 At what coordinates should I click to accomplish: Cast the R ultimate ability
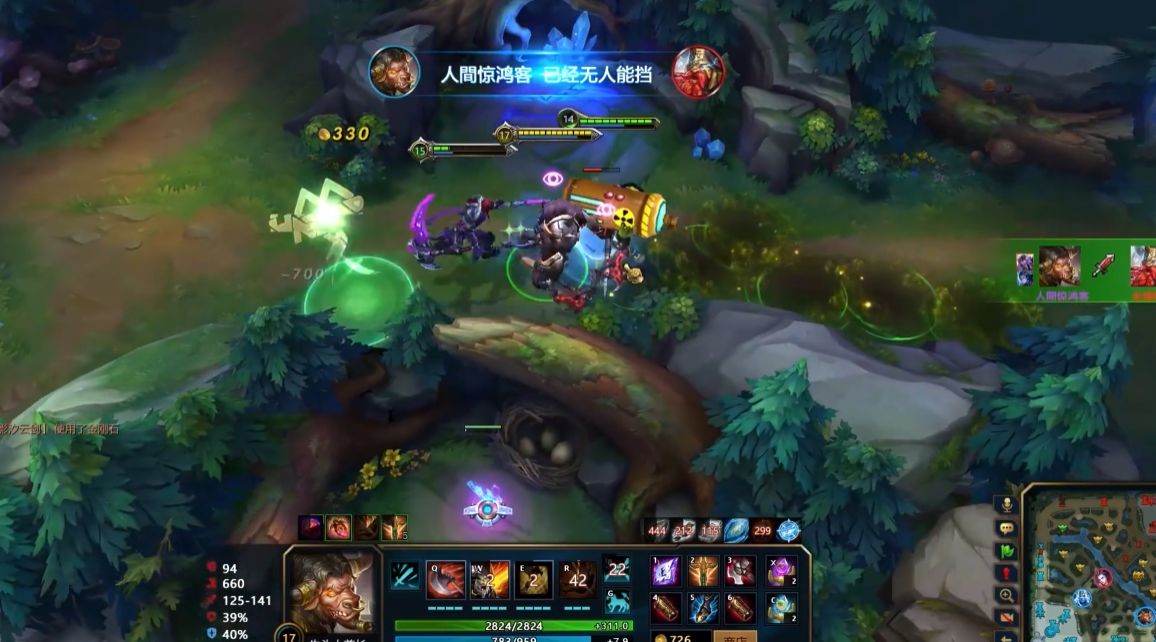578,580
